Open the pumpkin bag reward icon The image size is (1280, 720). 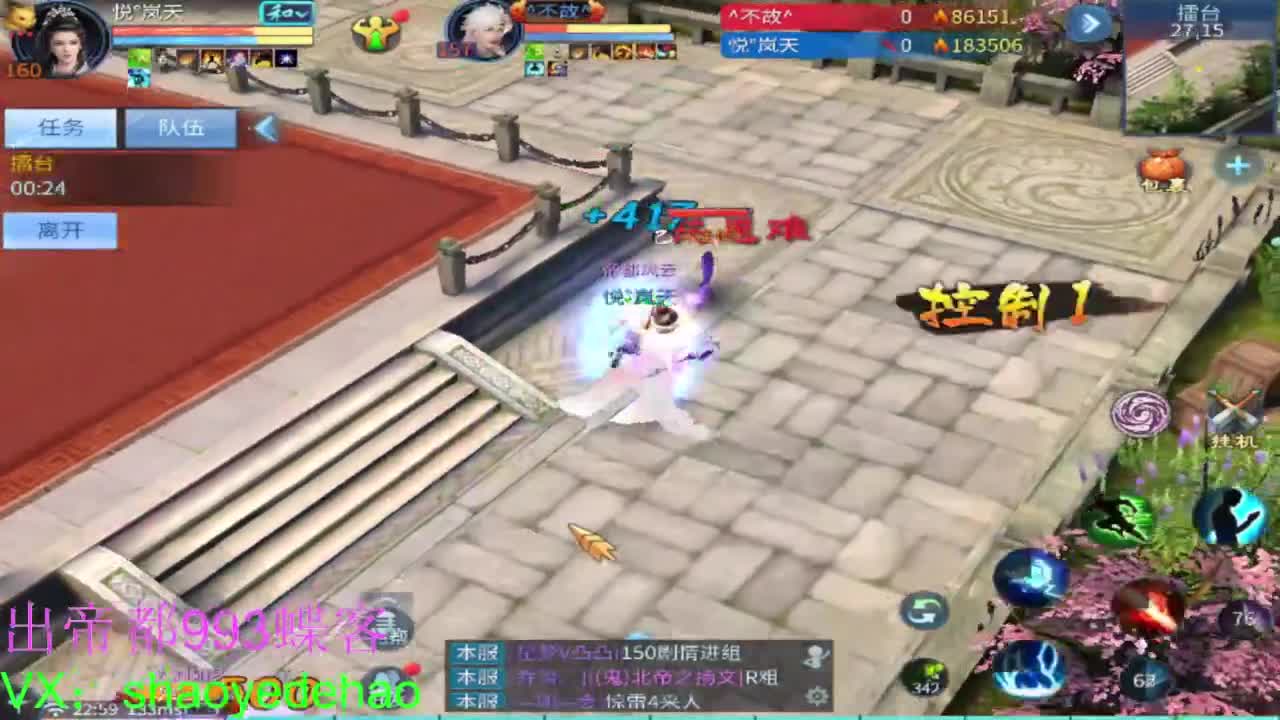[x=1163, y=168]
